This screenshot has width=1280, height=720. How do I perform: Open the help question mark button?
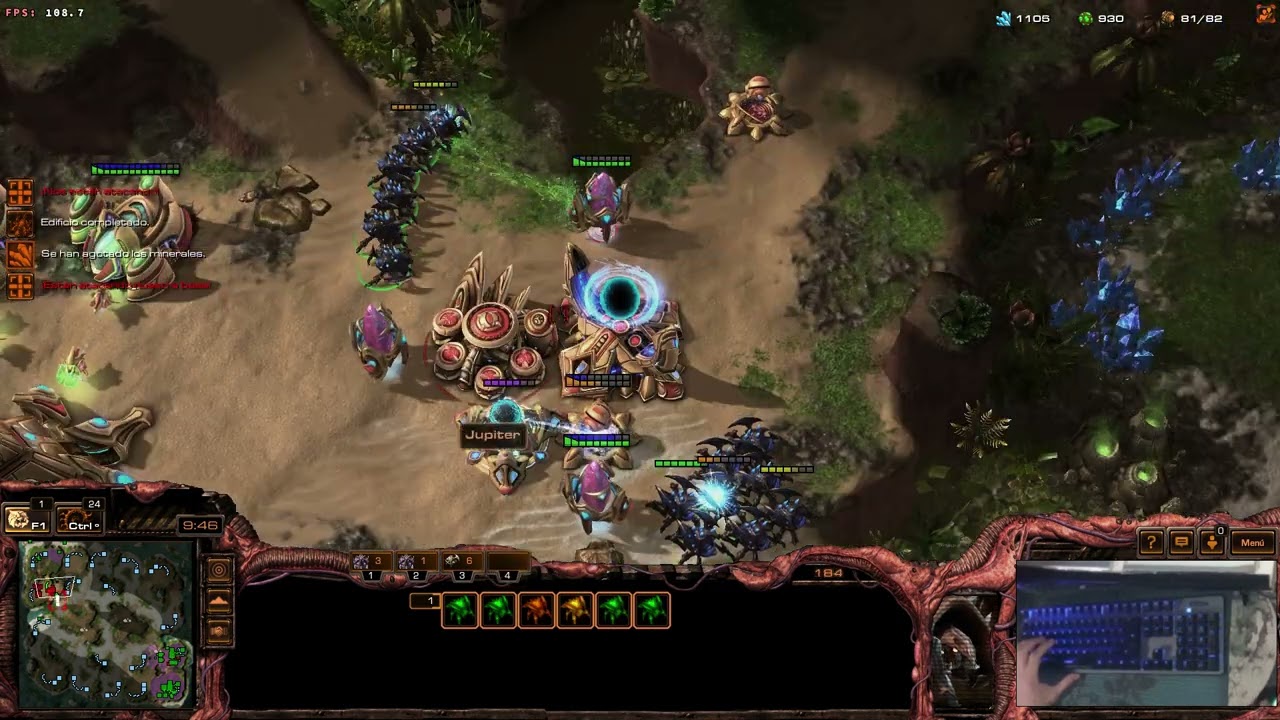1151,542
